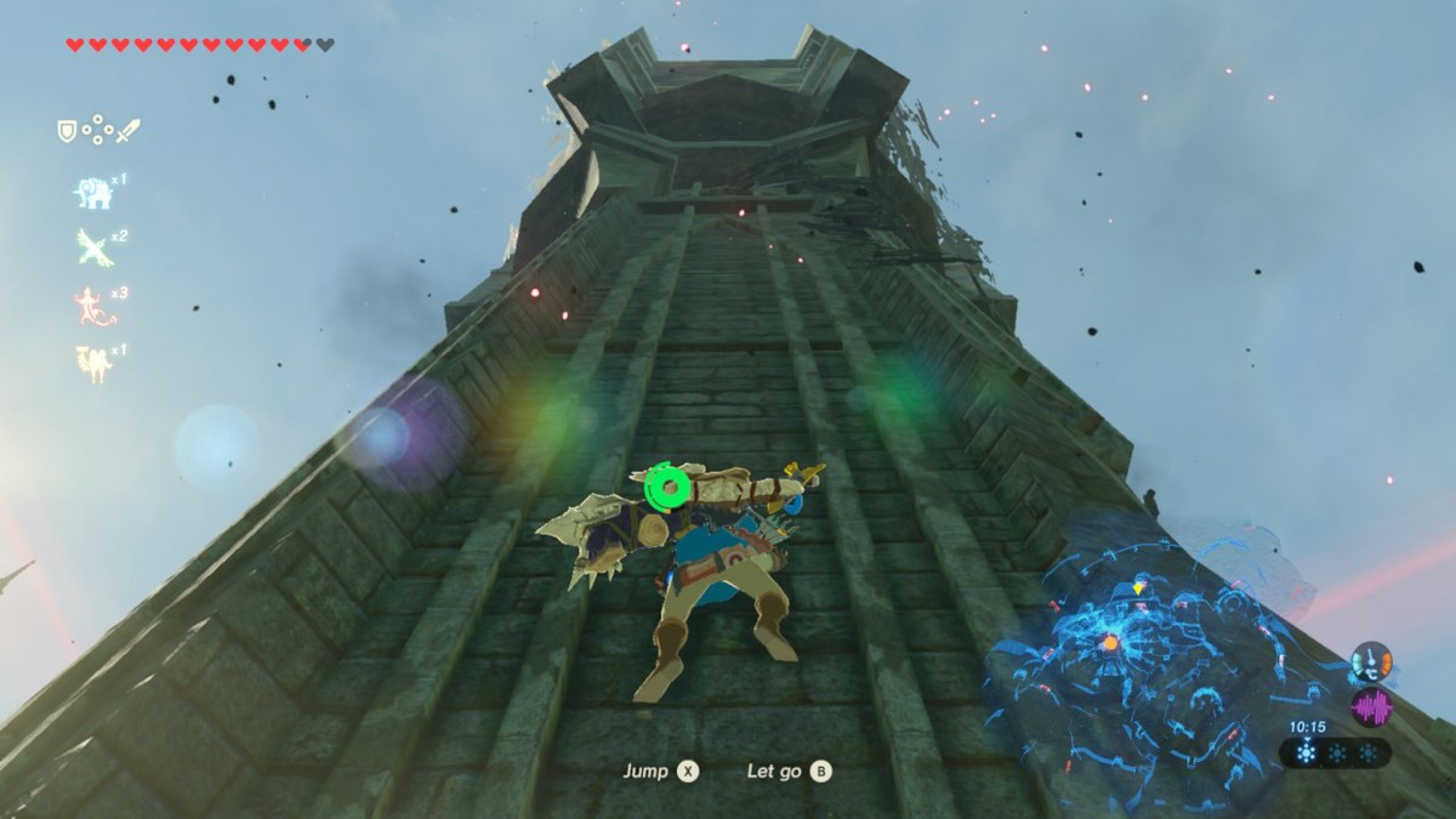The width and height of the screenshot is (1456, 819).
Task: Click Mipha's Grace elephant ability icon
Action: point(95,192)
